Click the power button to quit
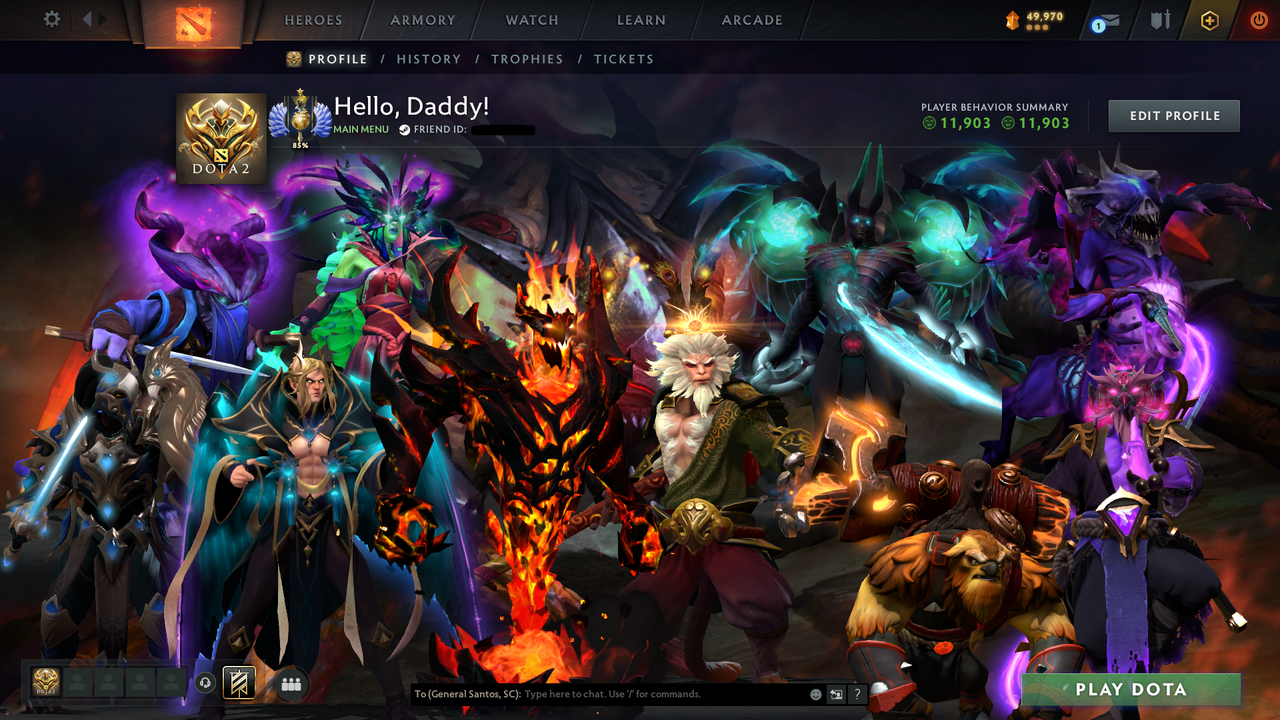 tap(1258, 19)
